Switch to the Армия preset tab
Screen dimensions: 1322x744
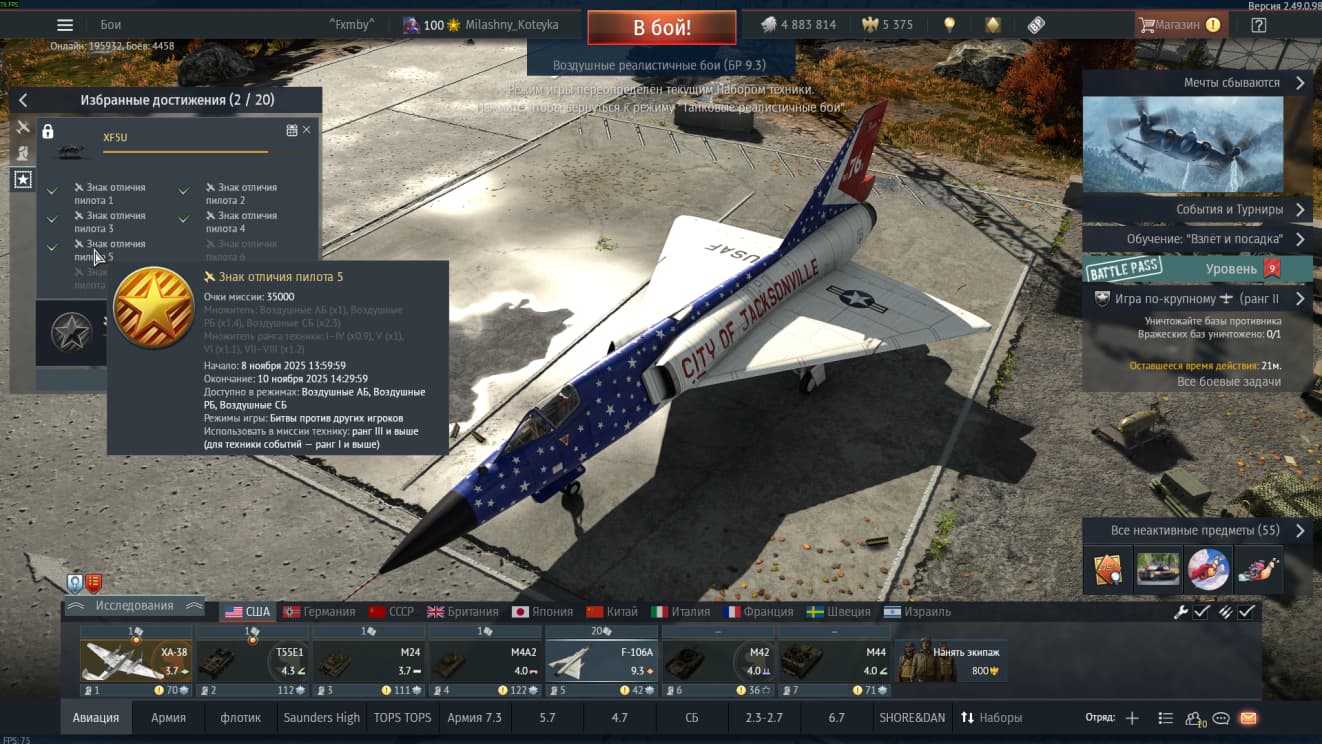pos(168,718)
